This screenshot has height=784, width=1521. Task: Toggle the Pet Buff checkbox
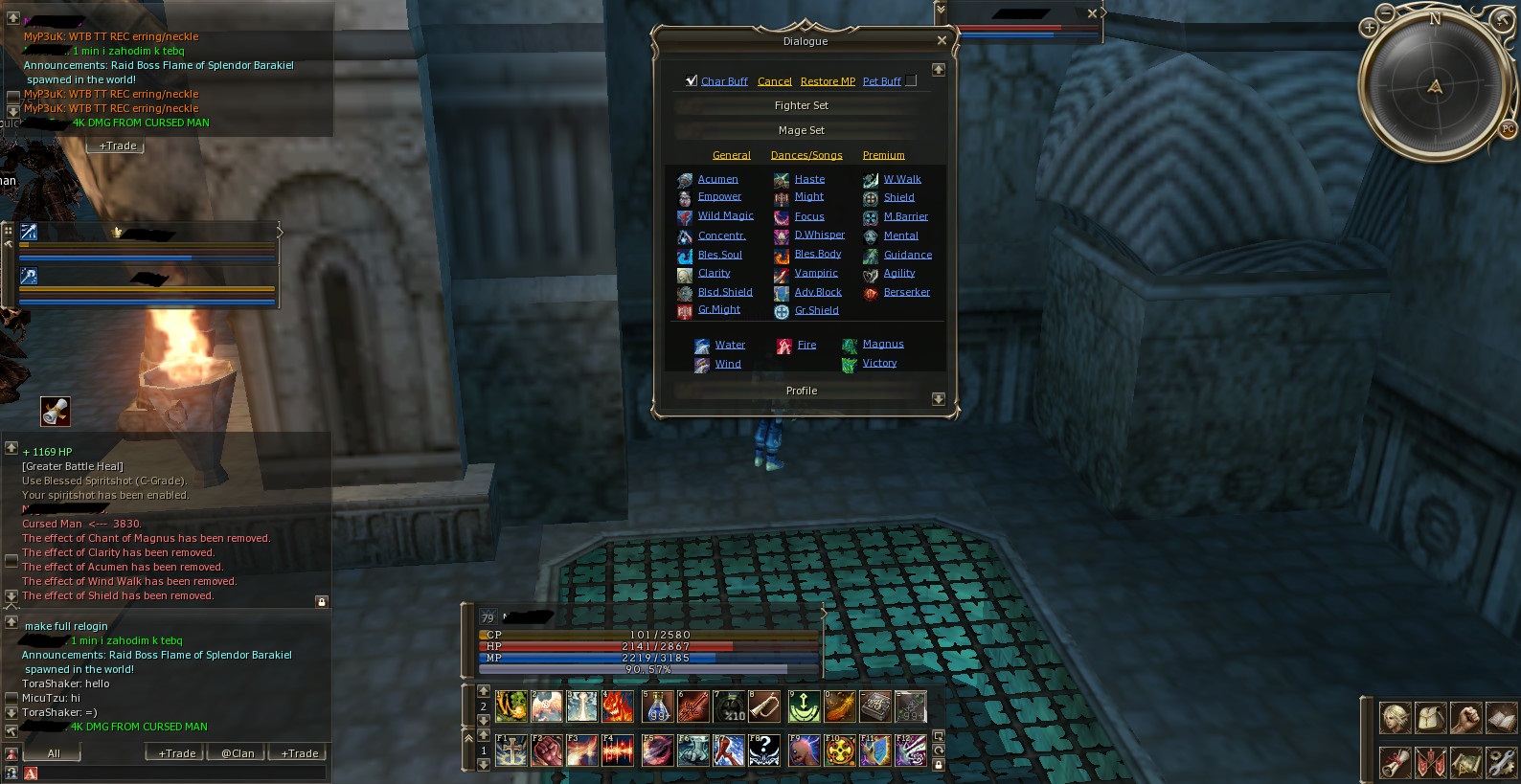912,81
